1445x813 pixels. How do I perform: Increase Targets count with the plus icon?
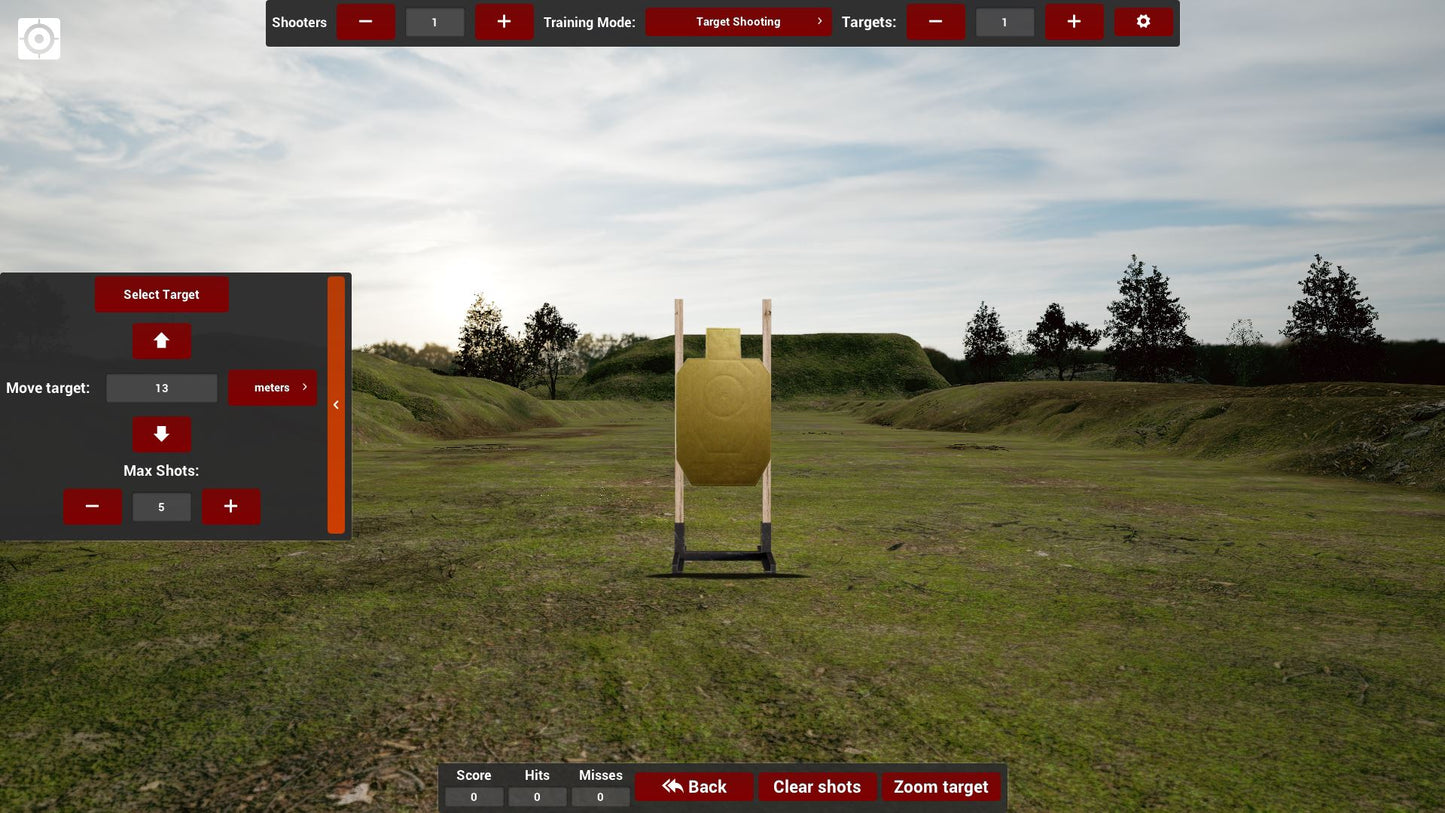tap(1073, 21)
